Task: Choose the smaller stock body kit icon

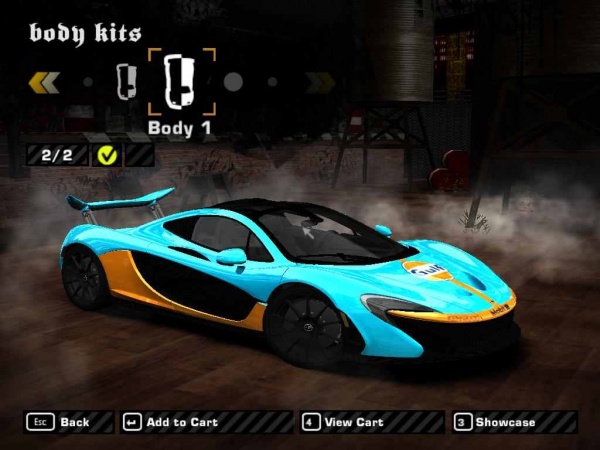Action: 126,80
